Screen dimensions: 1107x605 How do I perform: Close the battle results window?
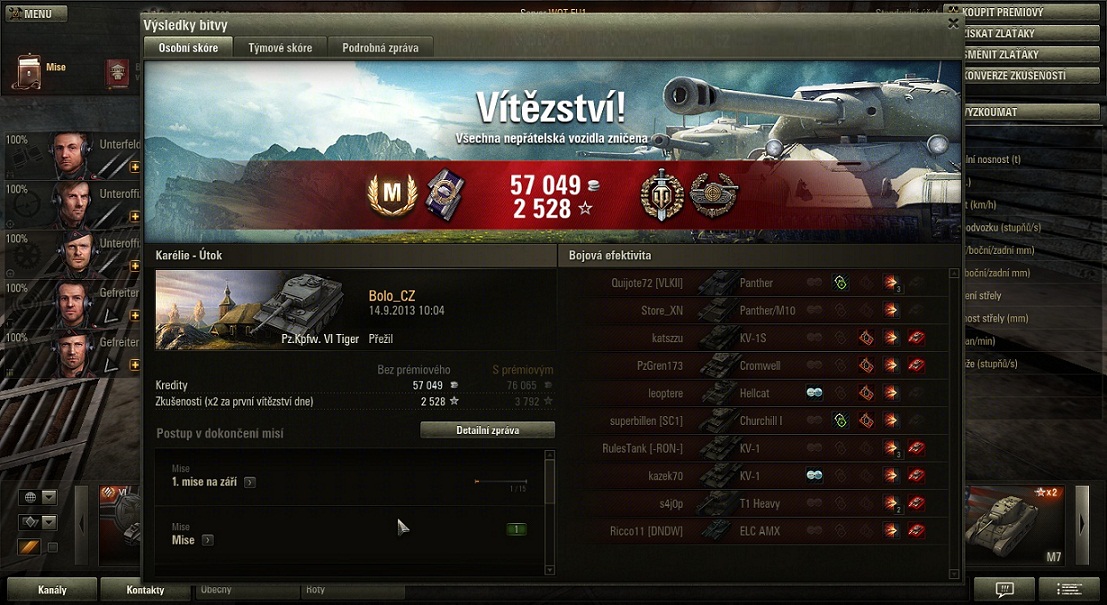point(953,24)
